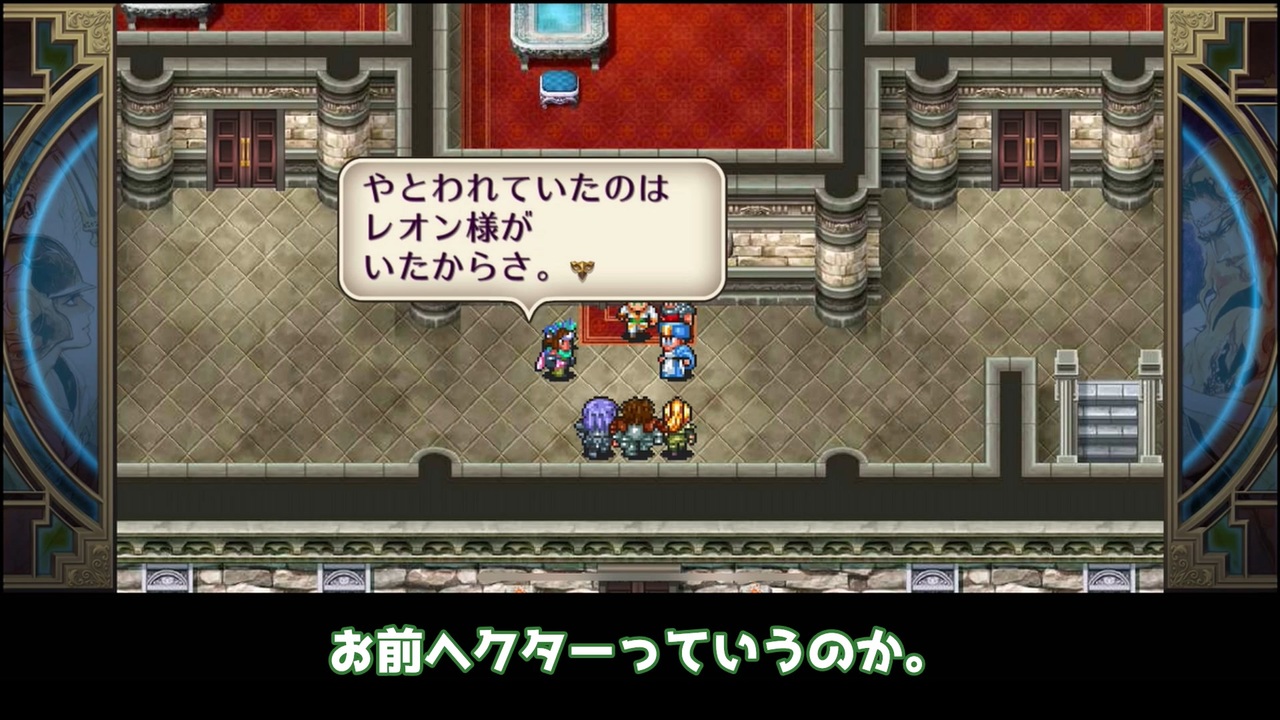Click the brown-haired armored hero sprite

pos(636,422)
